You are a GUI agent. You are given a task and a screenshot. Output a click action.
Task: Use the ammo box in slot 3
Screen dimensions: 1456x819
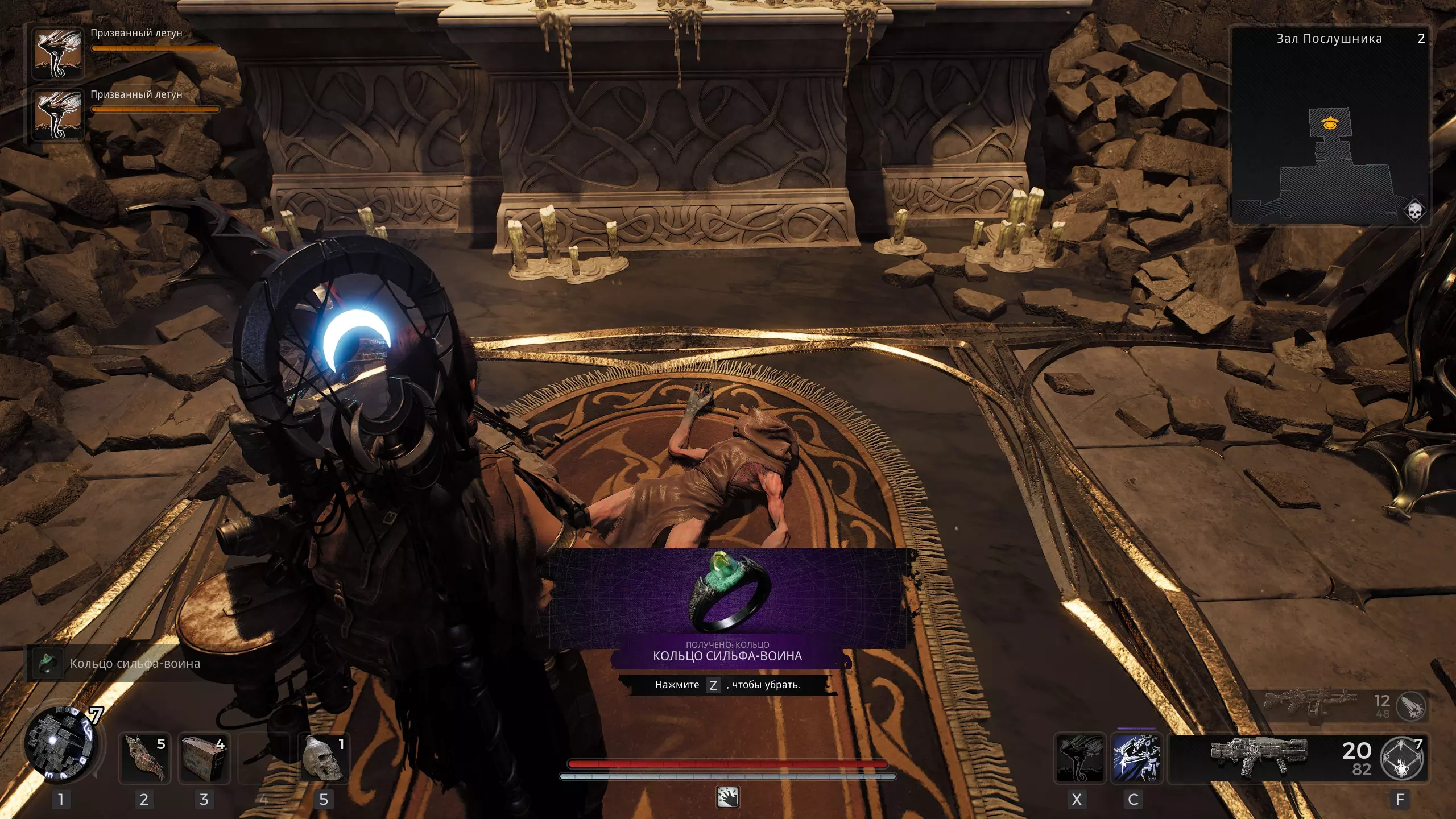[x=204, y=759]
